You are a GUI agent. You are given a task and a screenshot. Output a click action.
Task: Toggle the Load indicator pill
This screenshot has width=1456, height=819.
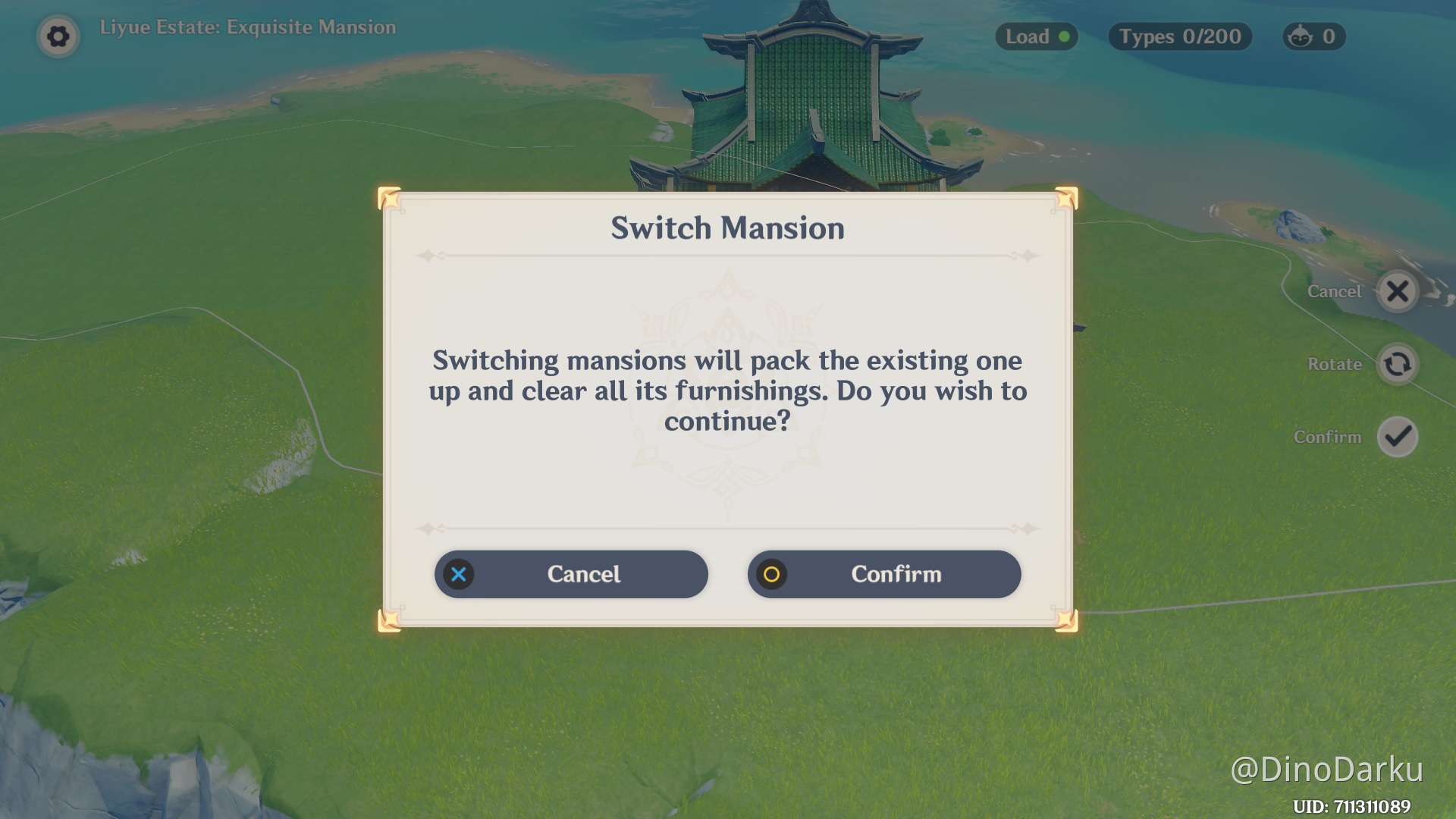click(x=1036, y=36)
